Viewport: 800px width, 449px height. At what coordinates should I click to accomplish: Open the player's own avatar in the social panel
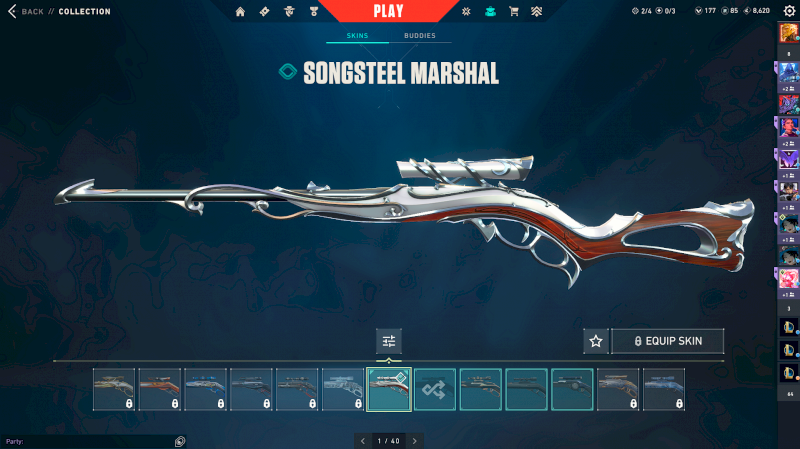[x=789, y=33]
